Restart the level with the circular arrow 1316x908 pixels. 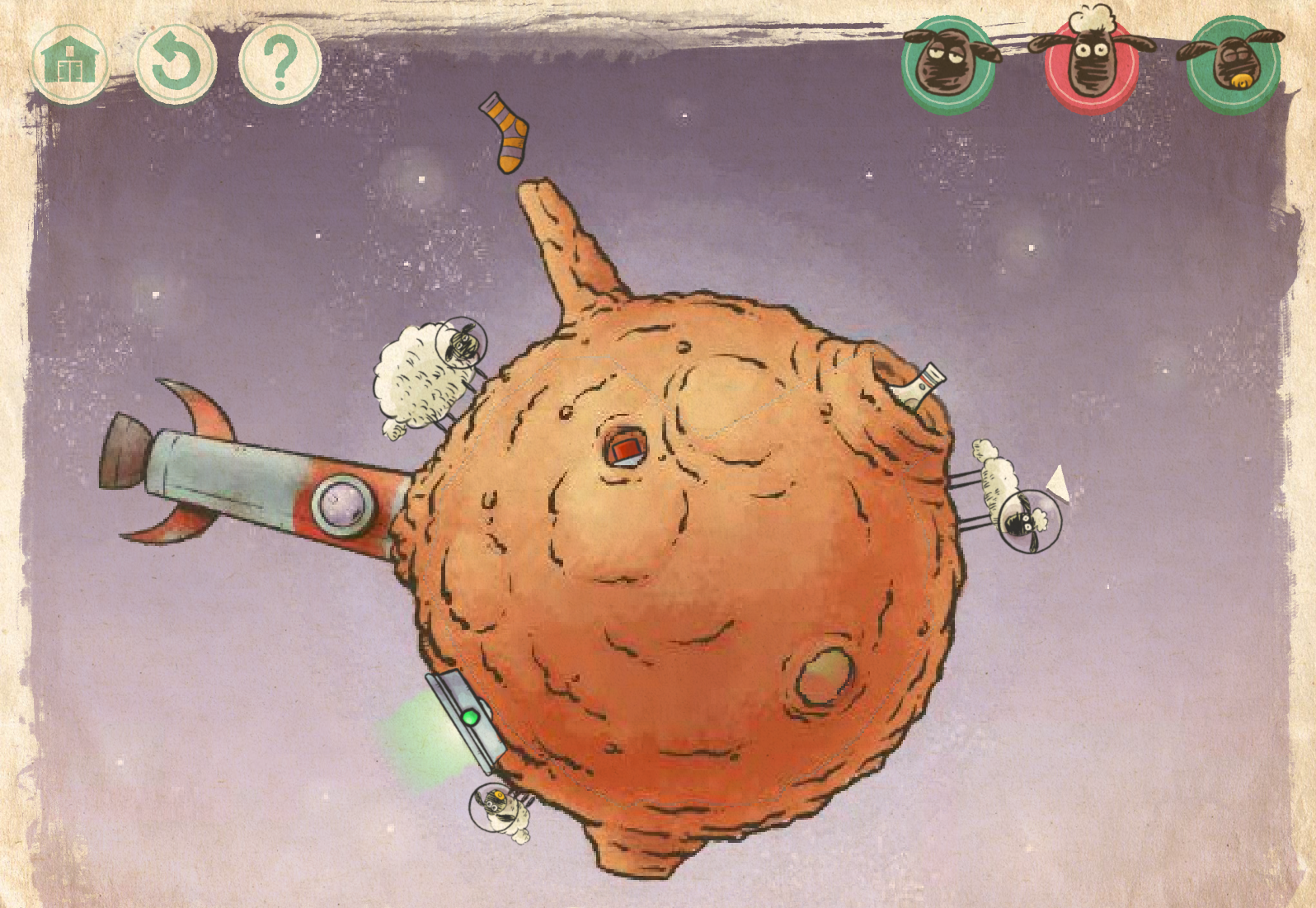(x=176, y=63)
